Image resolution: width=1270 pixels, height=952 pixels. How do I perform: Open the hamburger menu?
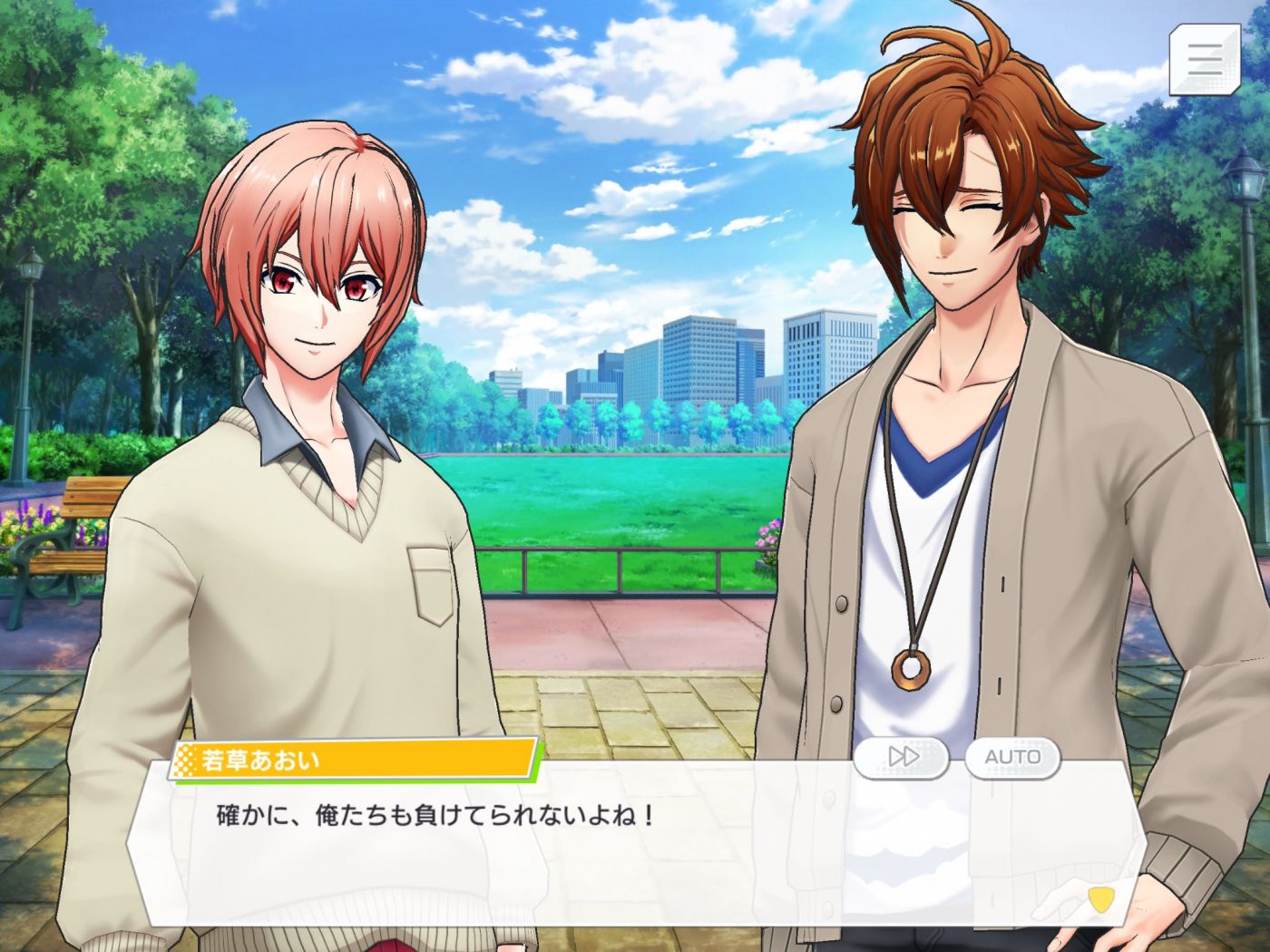tap(1204, 59)
